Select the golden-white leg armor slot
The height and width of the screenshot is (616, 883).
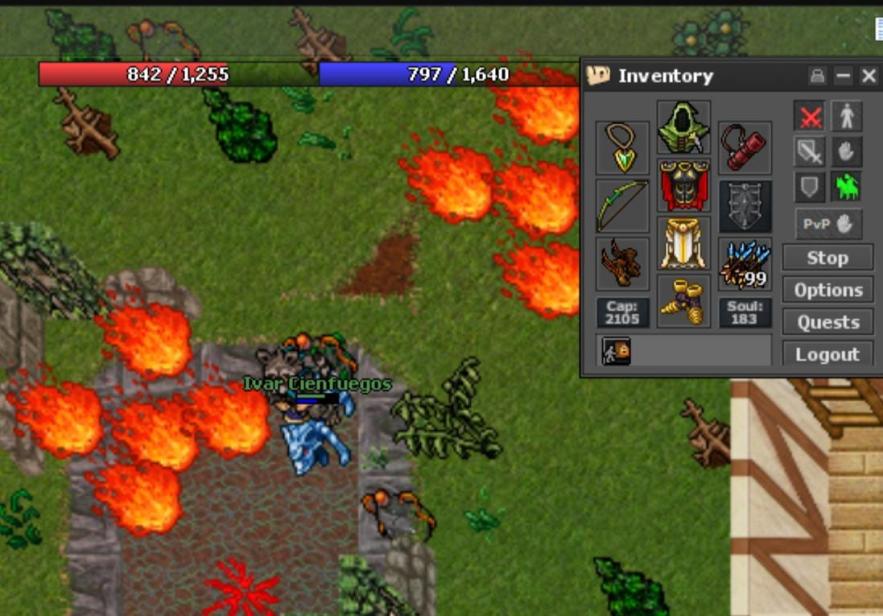[684, 244]
